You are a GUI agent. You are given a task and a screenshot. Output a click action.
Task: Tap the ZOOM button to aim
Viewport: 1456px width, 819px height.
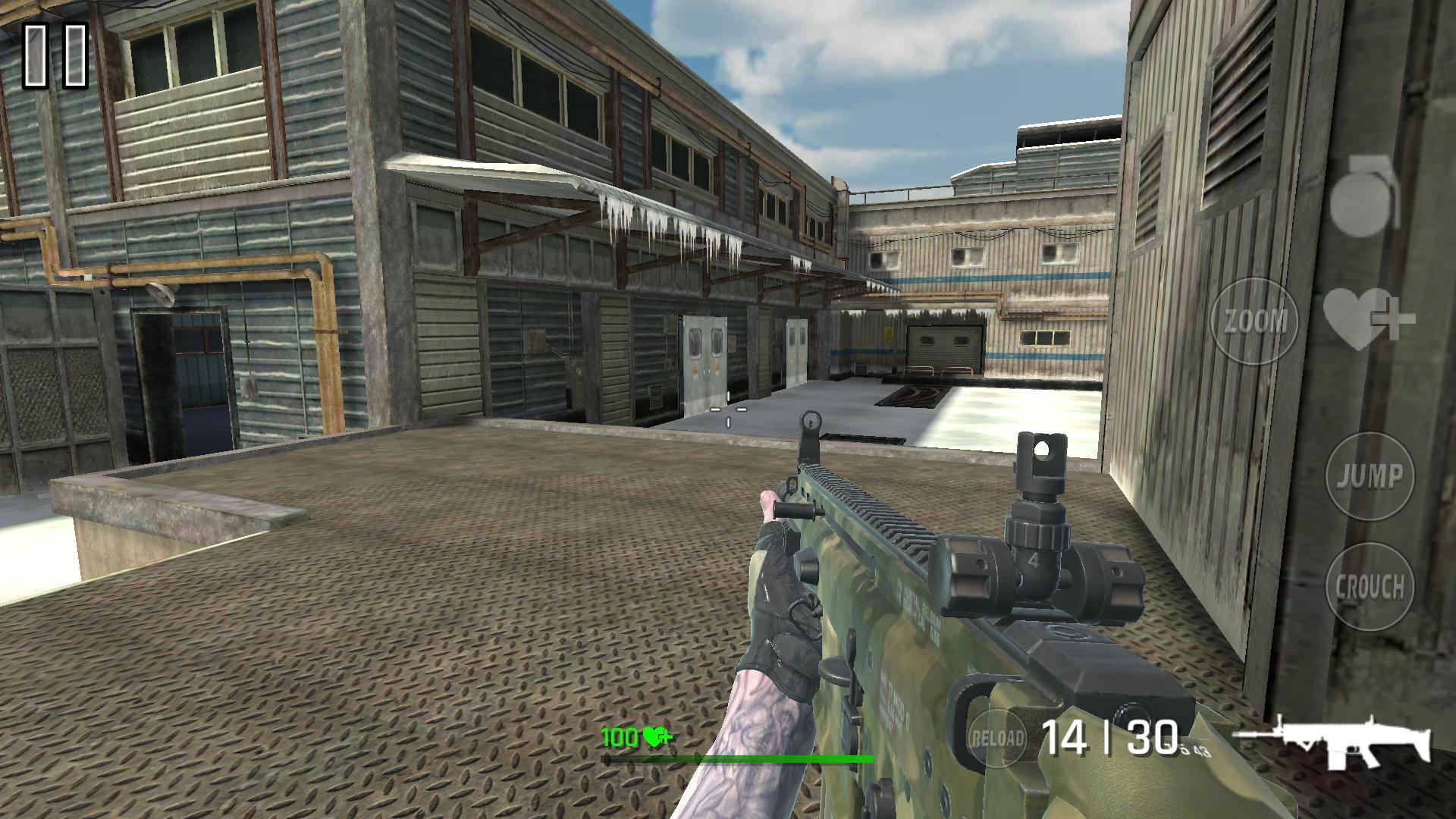[1256, 321]
